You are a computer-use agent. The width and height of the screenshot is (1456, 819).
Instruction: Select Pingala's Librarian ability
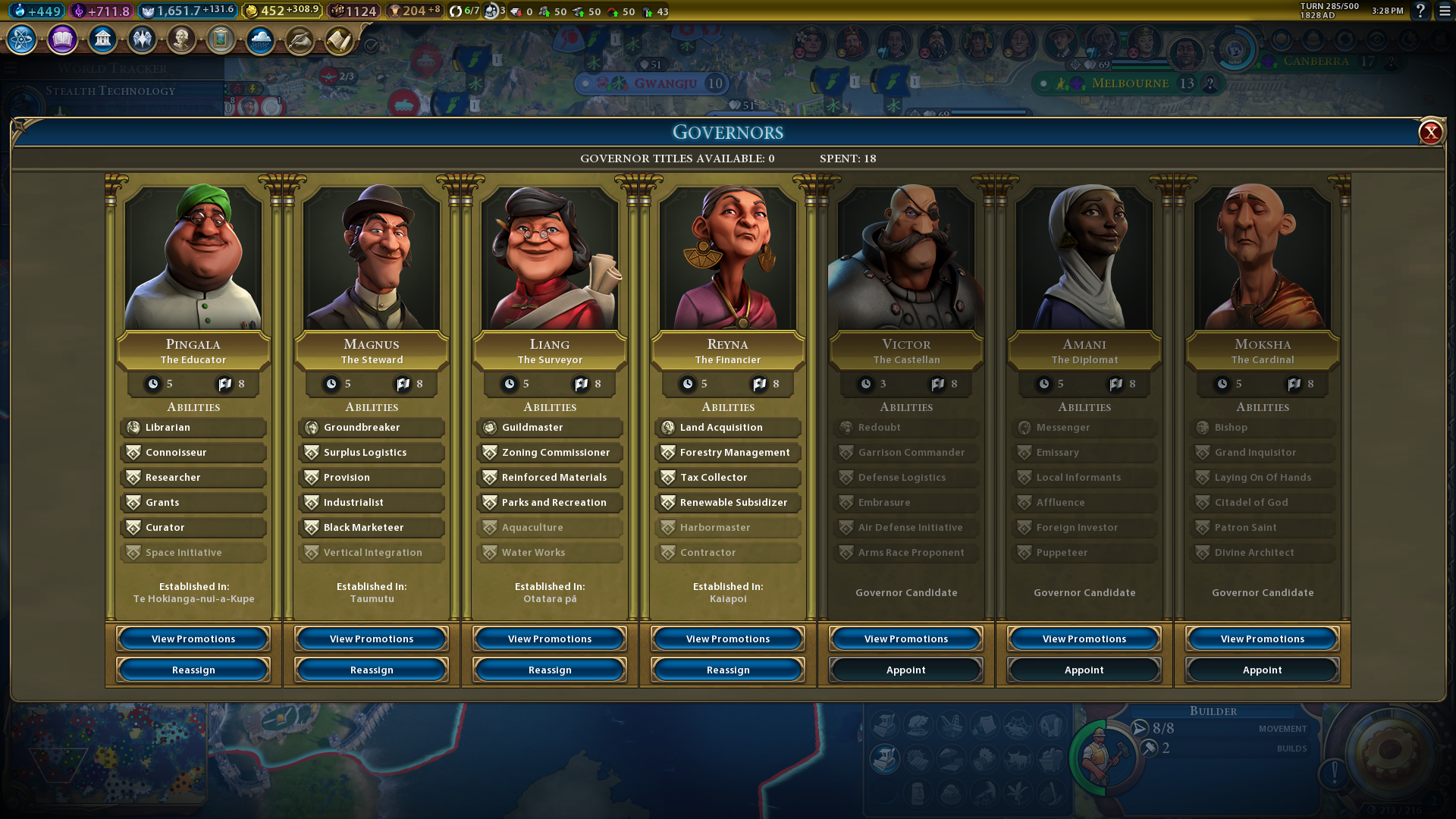coord(193,428)
